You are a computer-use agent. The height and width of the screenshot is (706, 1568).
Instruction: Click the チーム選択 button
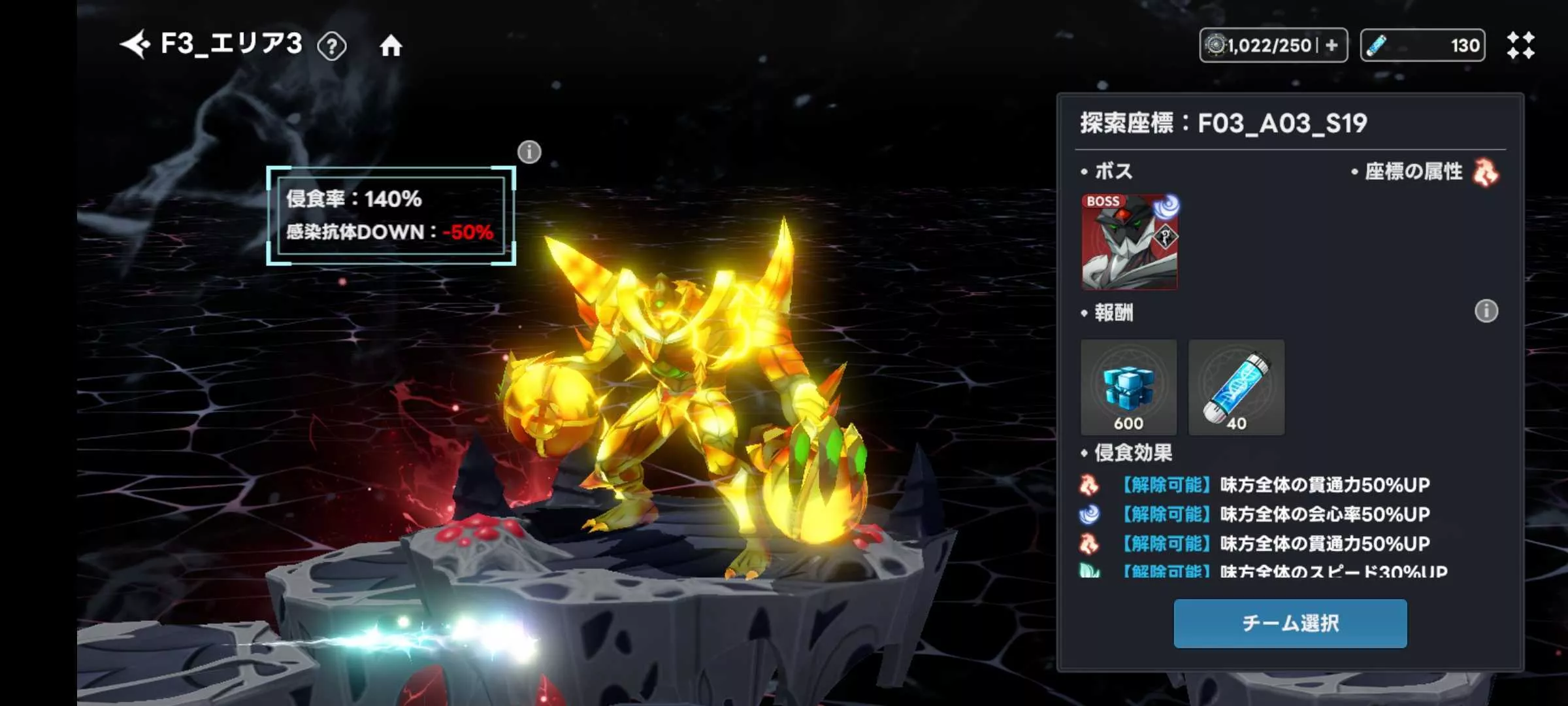tap(1290, 624)
